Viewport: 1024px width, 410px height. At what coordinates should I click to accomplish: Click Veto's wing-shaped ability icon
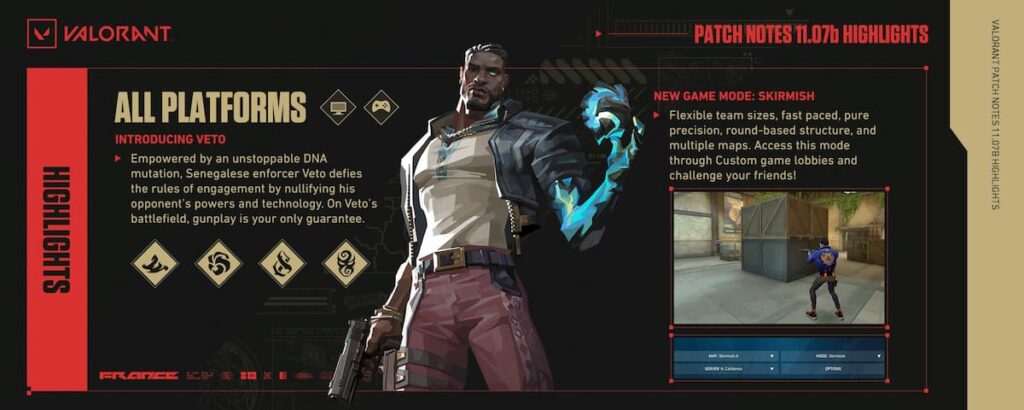(x=155, y=264)
